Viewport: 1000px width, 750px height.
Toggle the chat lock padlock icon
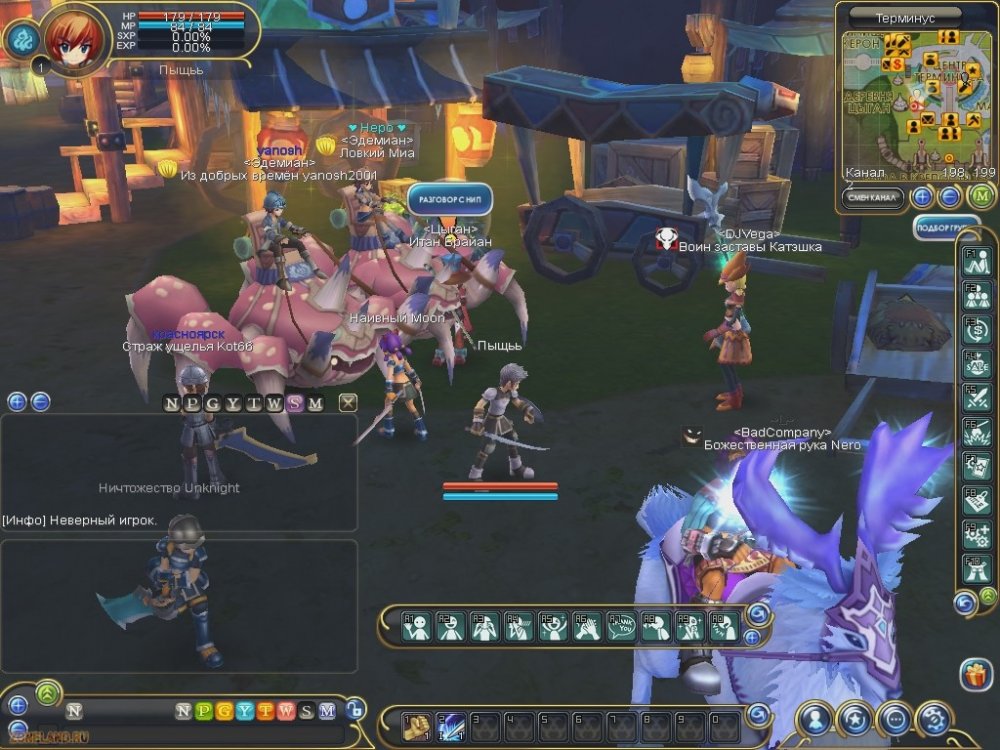tap(355, 709)
